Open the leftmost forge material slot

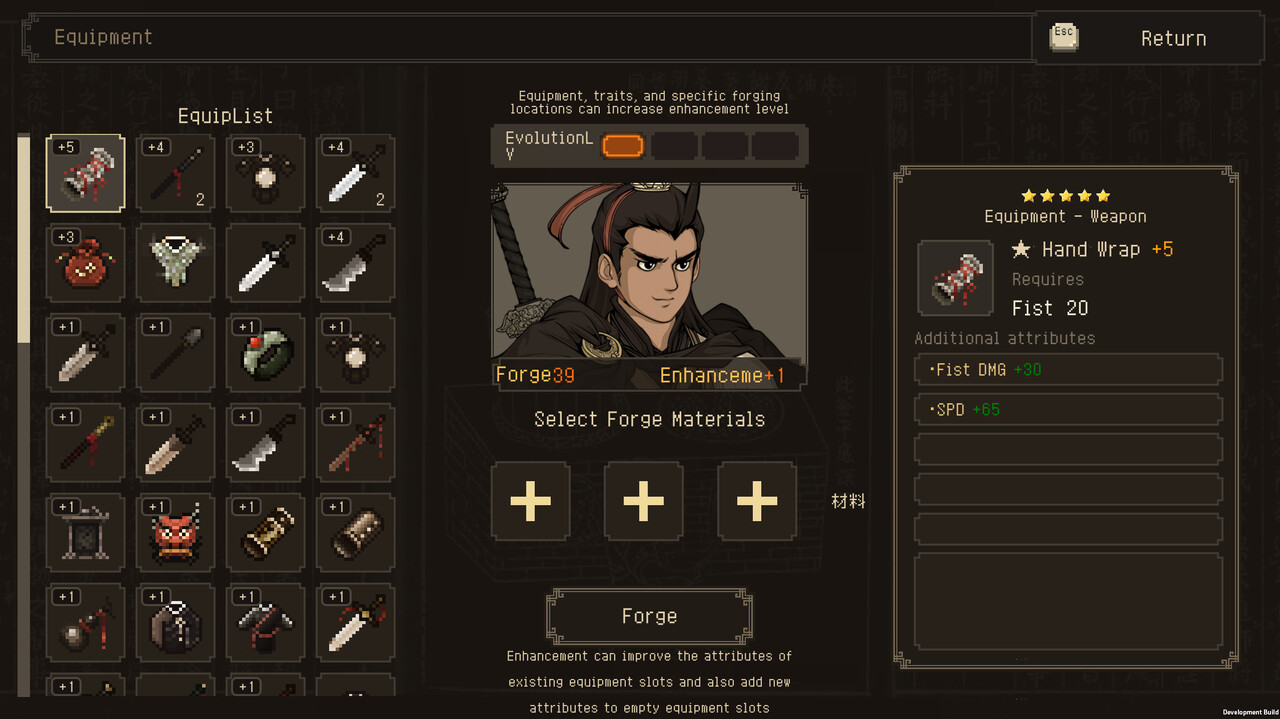531,501
